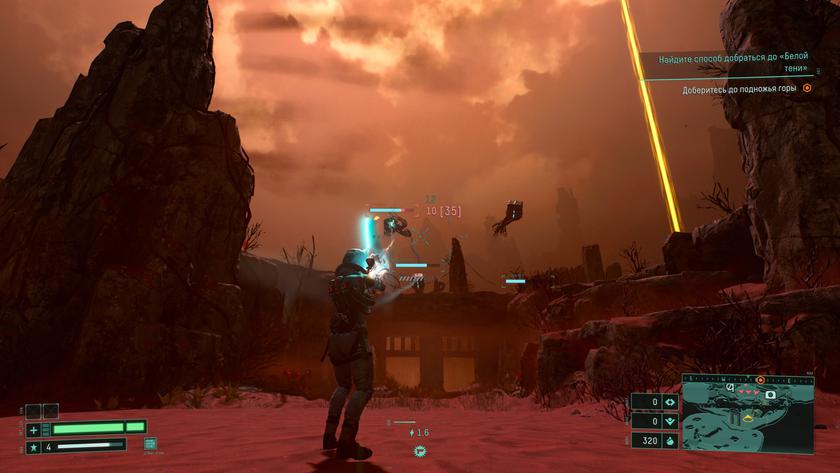Click the small teal square icon right of proficiency bar
Image resolution: width=840 pixels, height=473 pixels.
click(150, 443)
